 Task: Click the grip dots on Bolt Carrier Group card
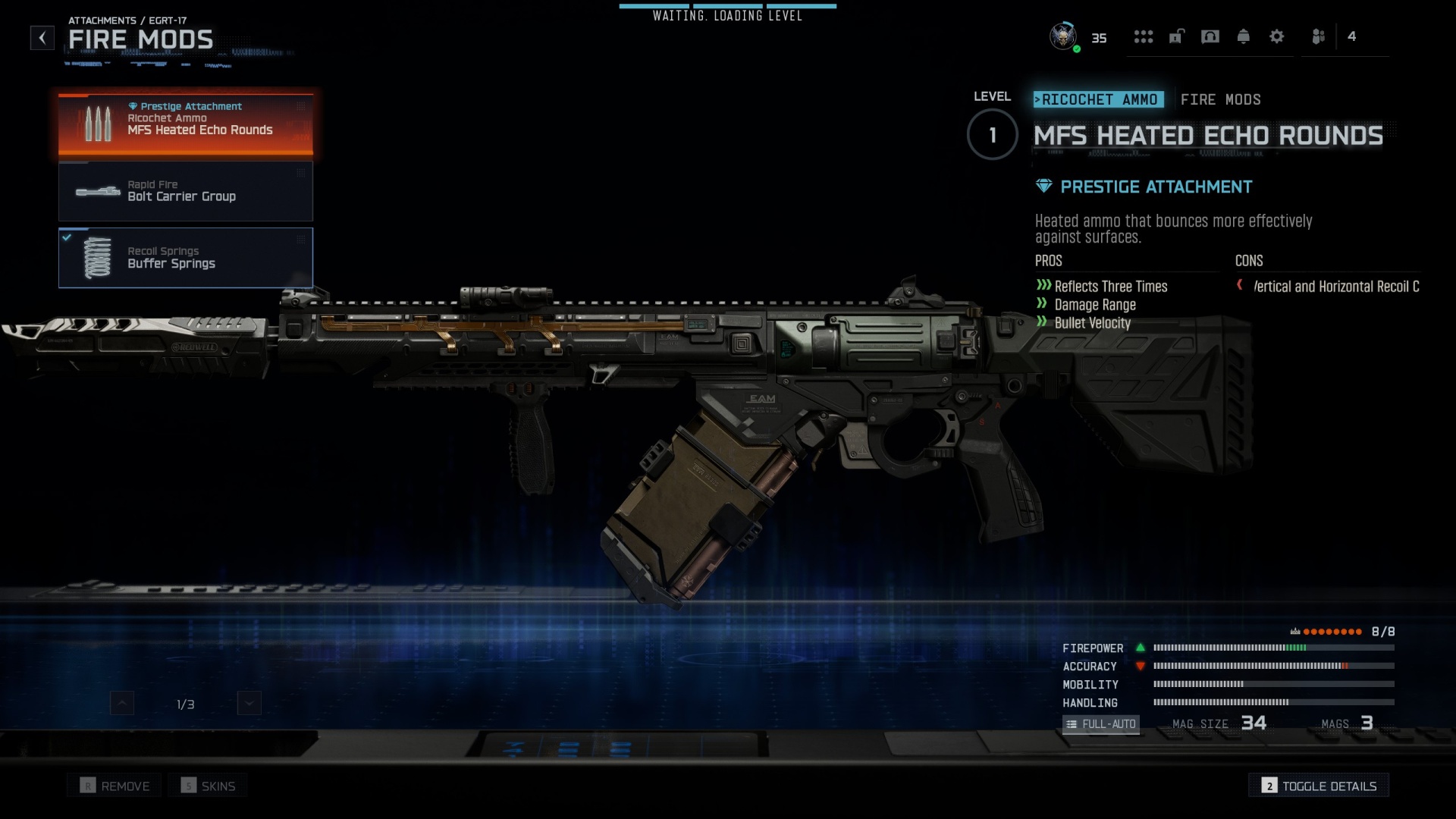tap(301, 173)
